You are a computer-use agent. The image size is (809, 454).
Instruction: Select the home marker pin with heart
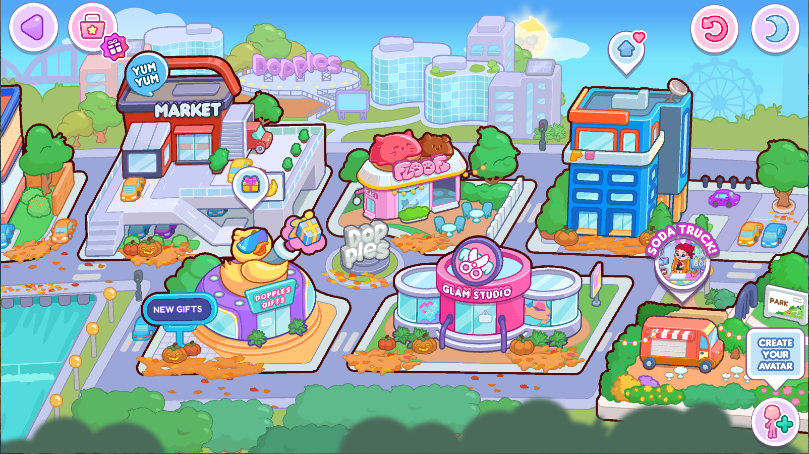click(x=626, y=48)
